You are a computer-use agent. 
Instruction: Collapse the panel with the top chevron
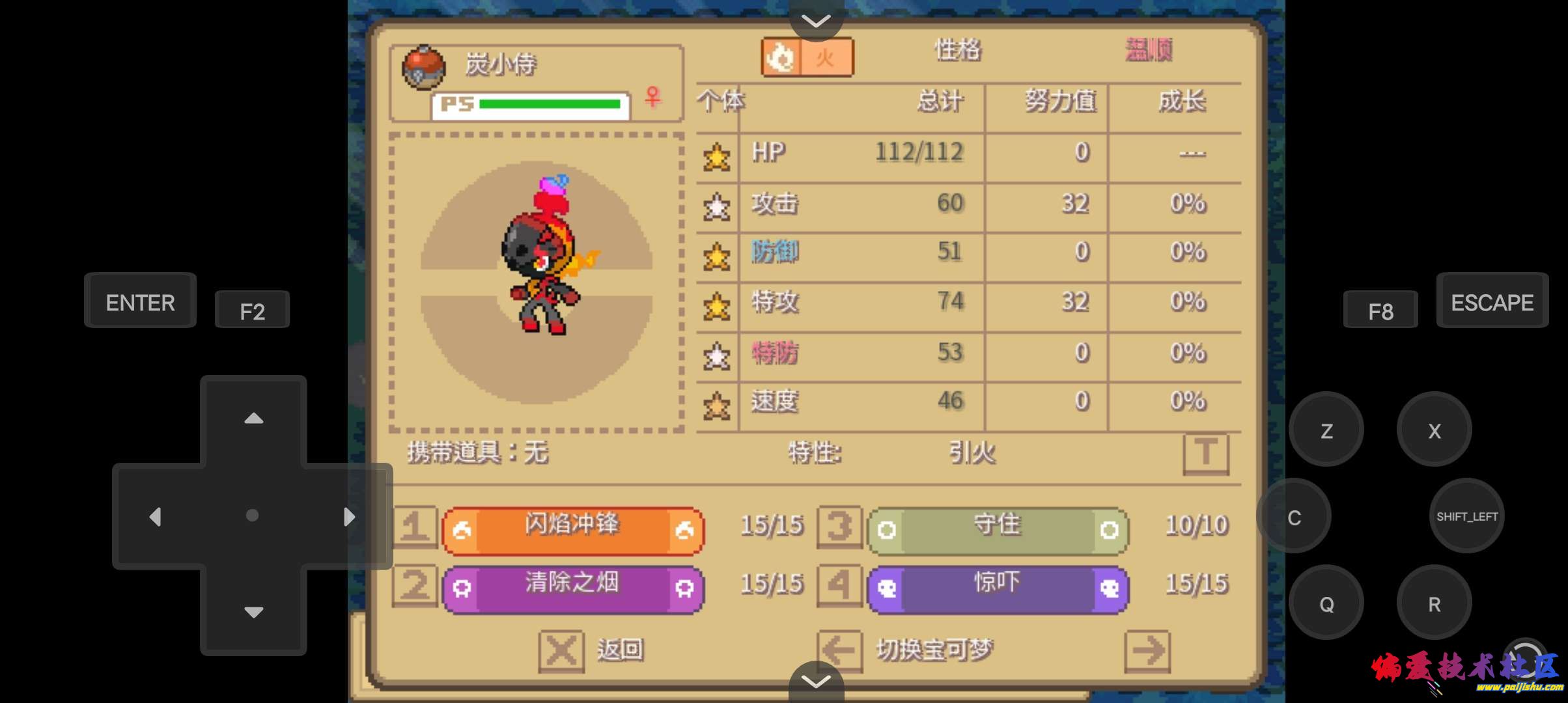tap(815, 20)
